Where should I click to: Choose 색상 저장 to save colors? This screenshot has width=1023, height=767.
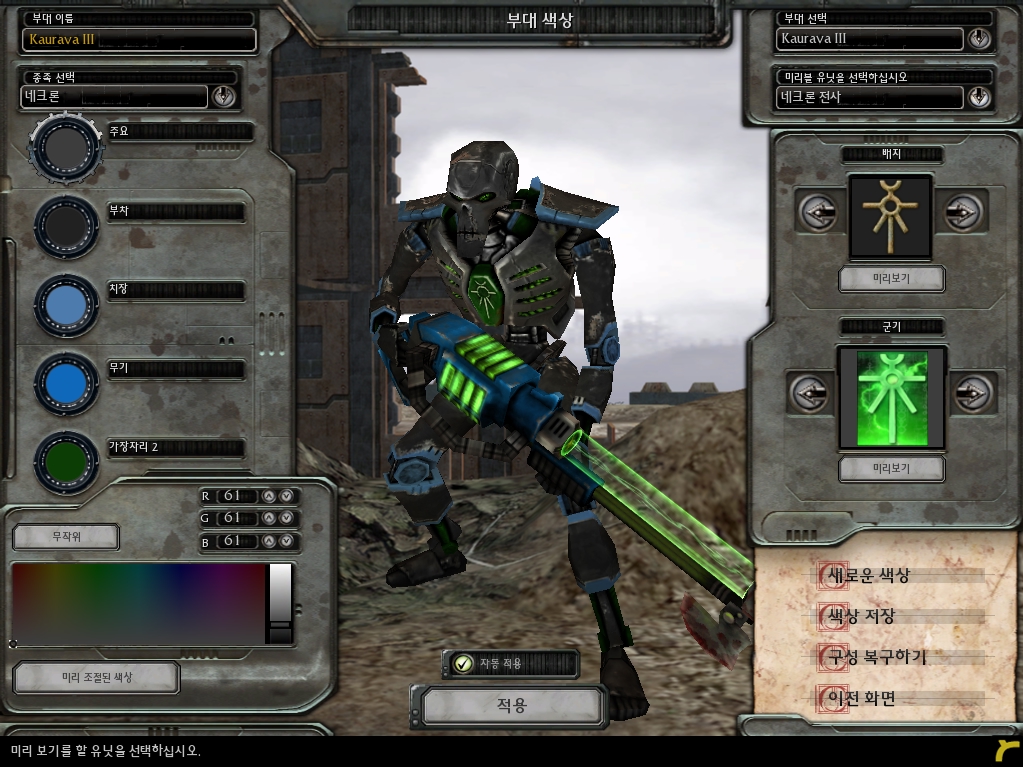click(x=858, y=617)
